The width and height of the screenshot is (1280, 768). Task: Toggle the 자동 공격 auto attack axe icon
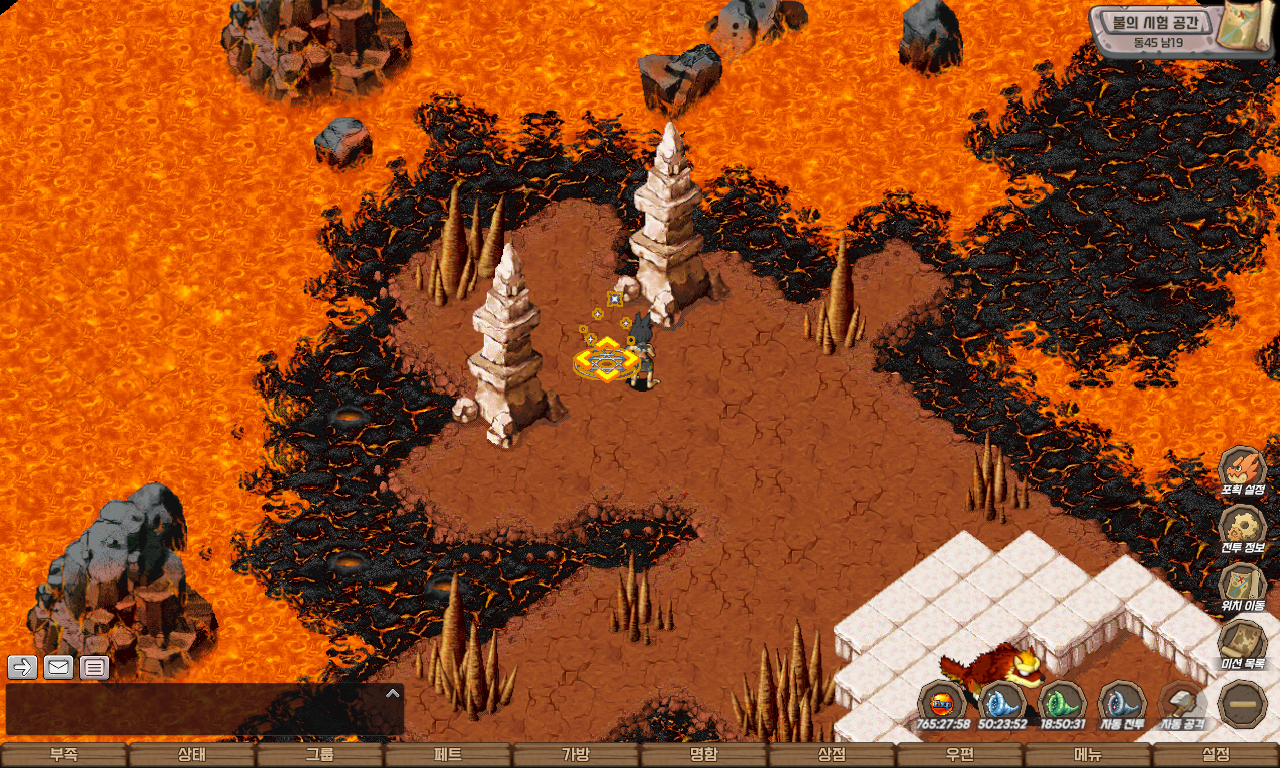[1182, 702]
